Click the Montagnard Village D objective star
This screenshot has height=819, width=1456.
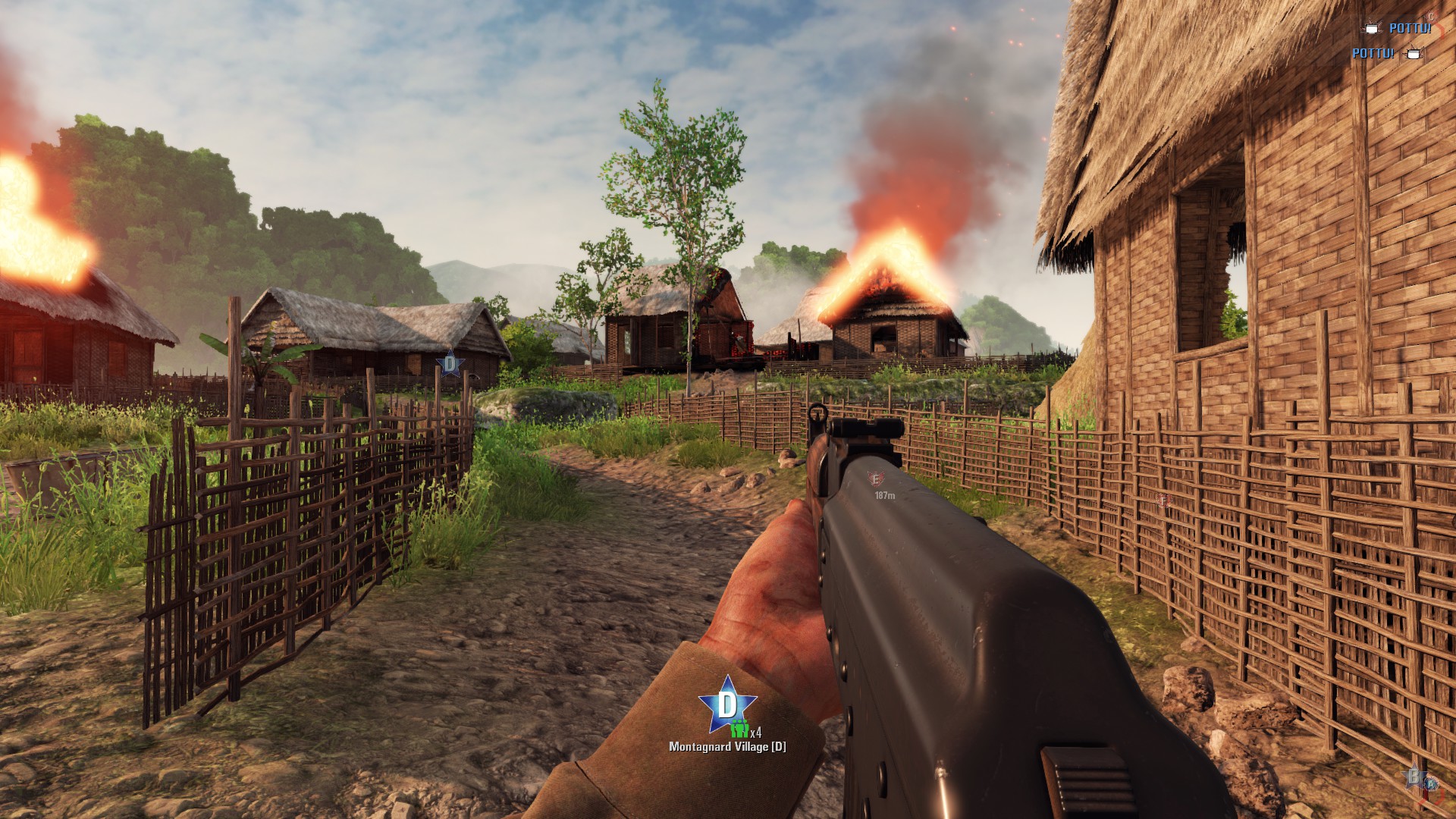(x=727, y=704)
